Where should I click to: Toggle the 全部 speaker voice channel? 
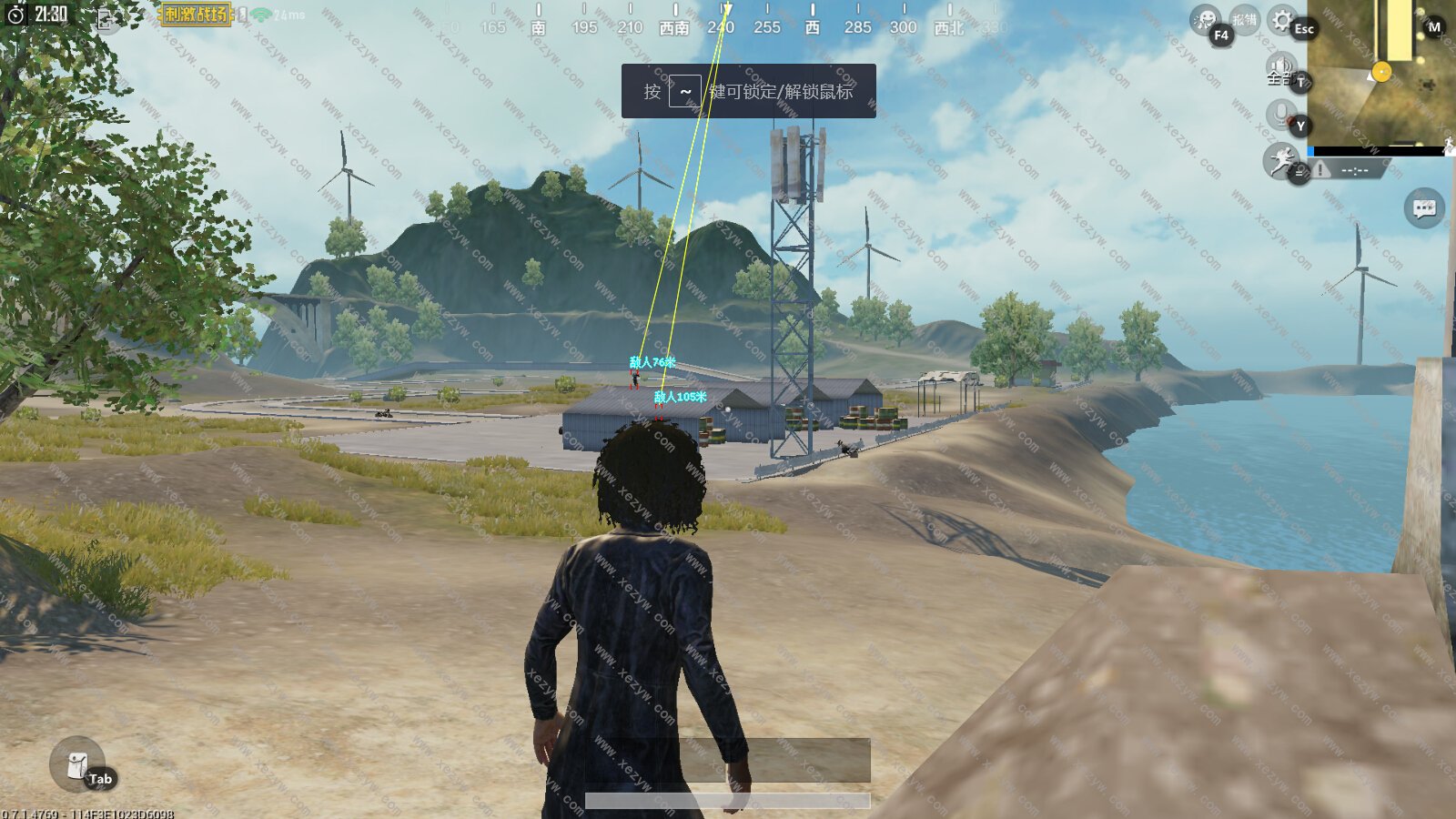1281,68
